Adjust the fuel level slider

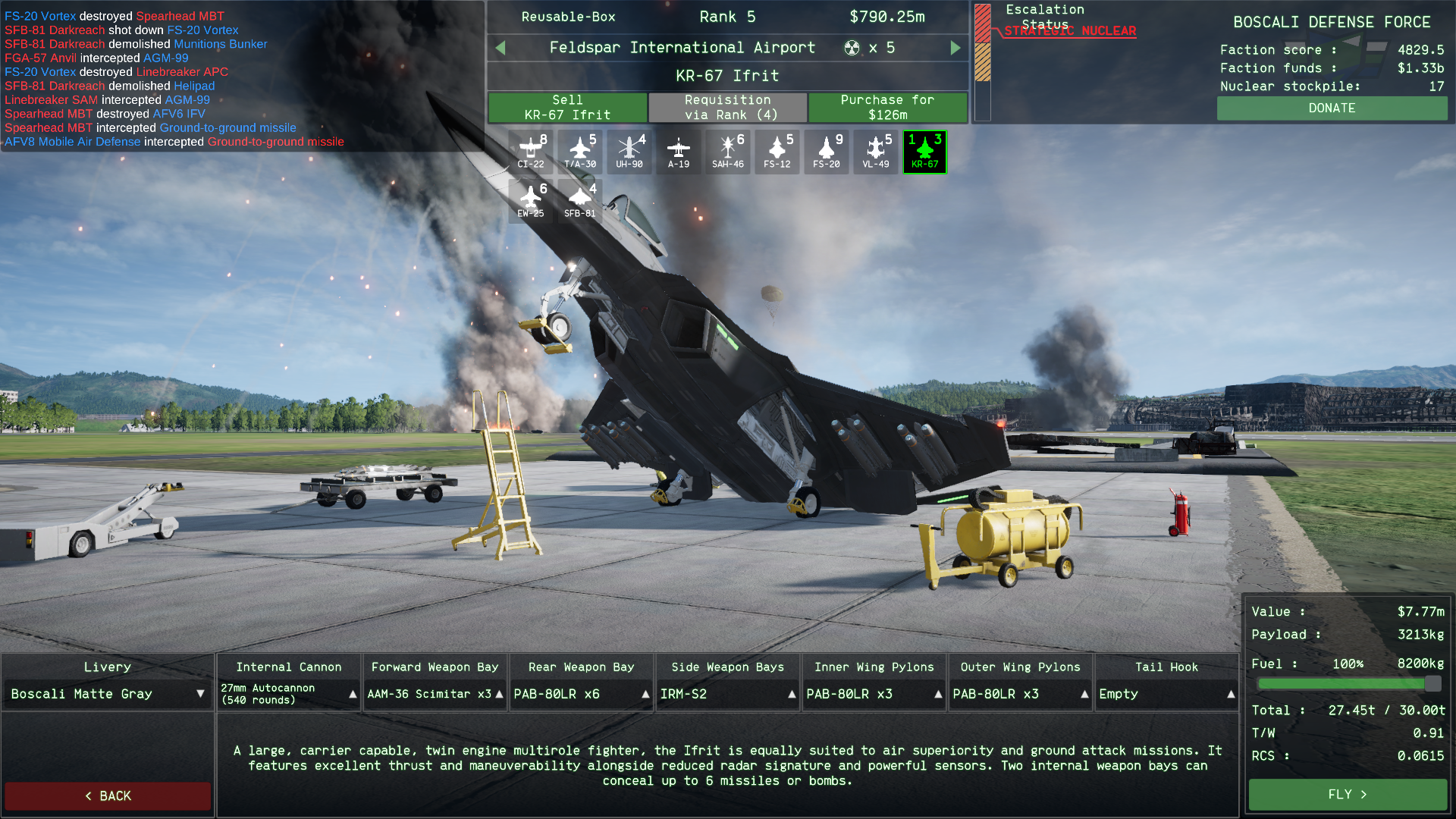(1432, 684)
